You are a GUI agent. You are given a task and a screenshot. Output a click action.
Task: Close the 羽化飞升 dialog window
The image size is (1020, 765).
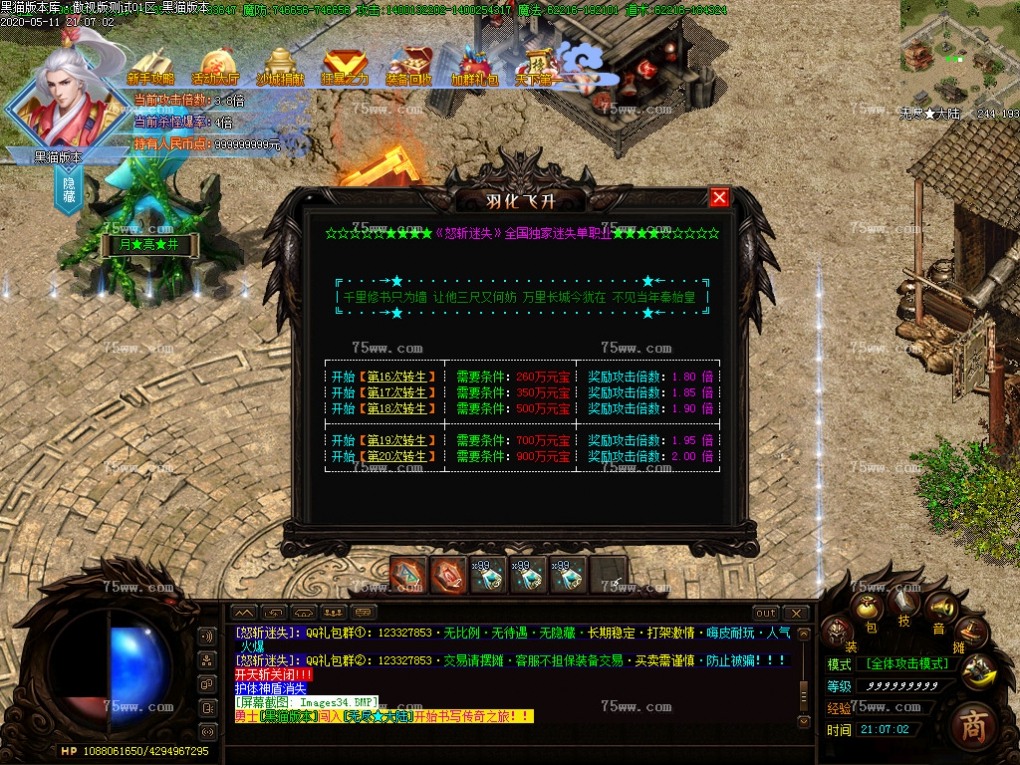(718, 198)
